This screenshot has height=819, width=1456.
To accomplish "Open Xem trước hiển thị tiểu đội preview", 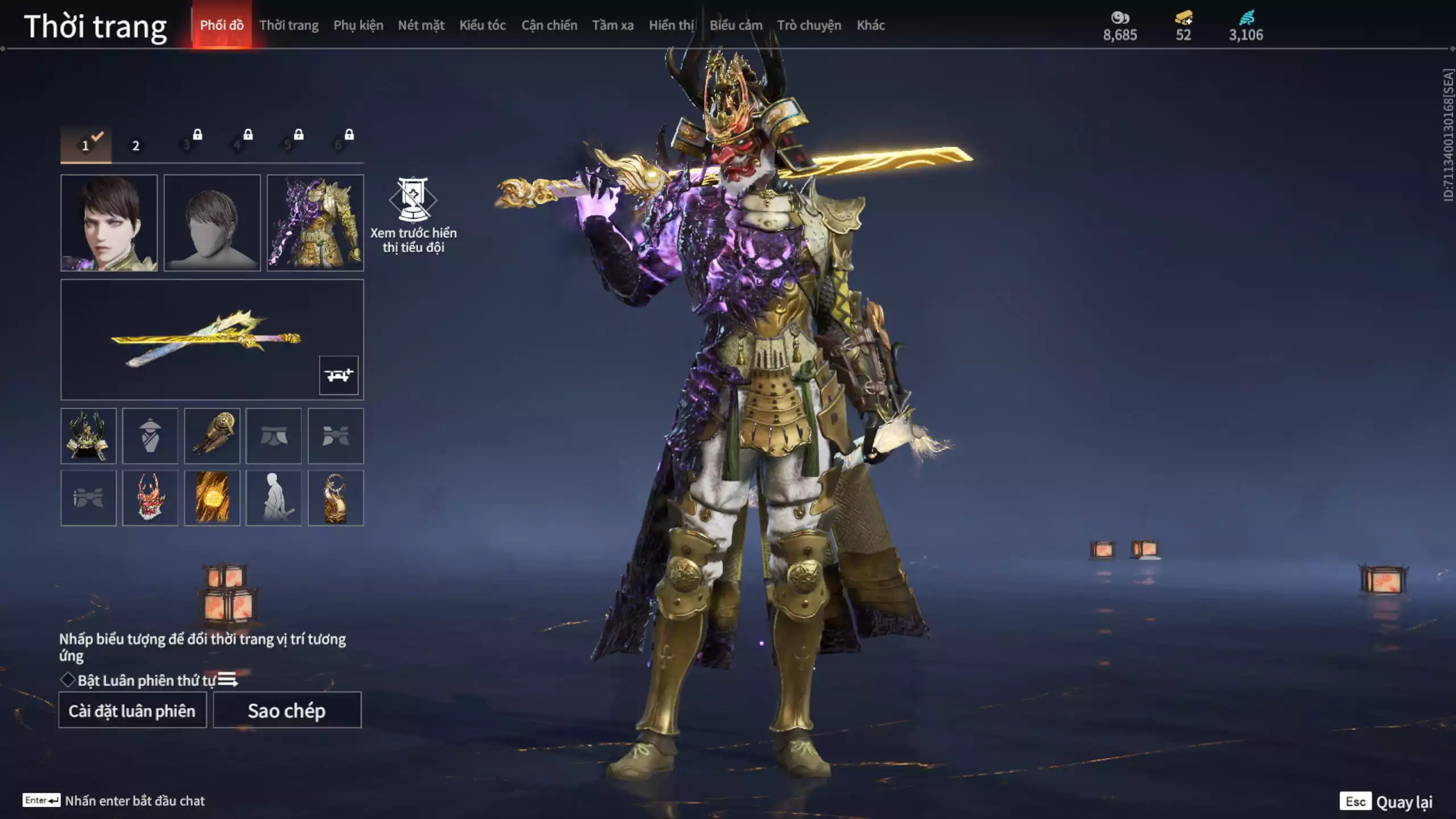I will (413, 215).
